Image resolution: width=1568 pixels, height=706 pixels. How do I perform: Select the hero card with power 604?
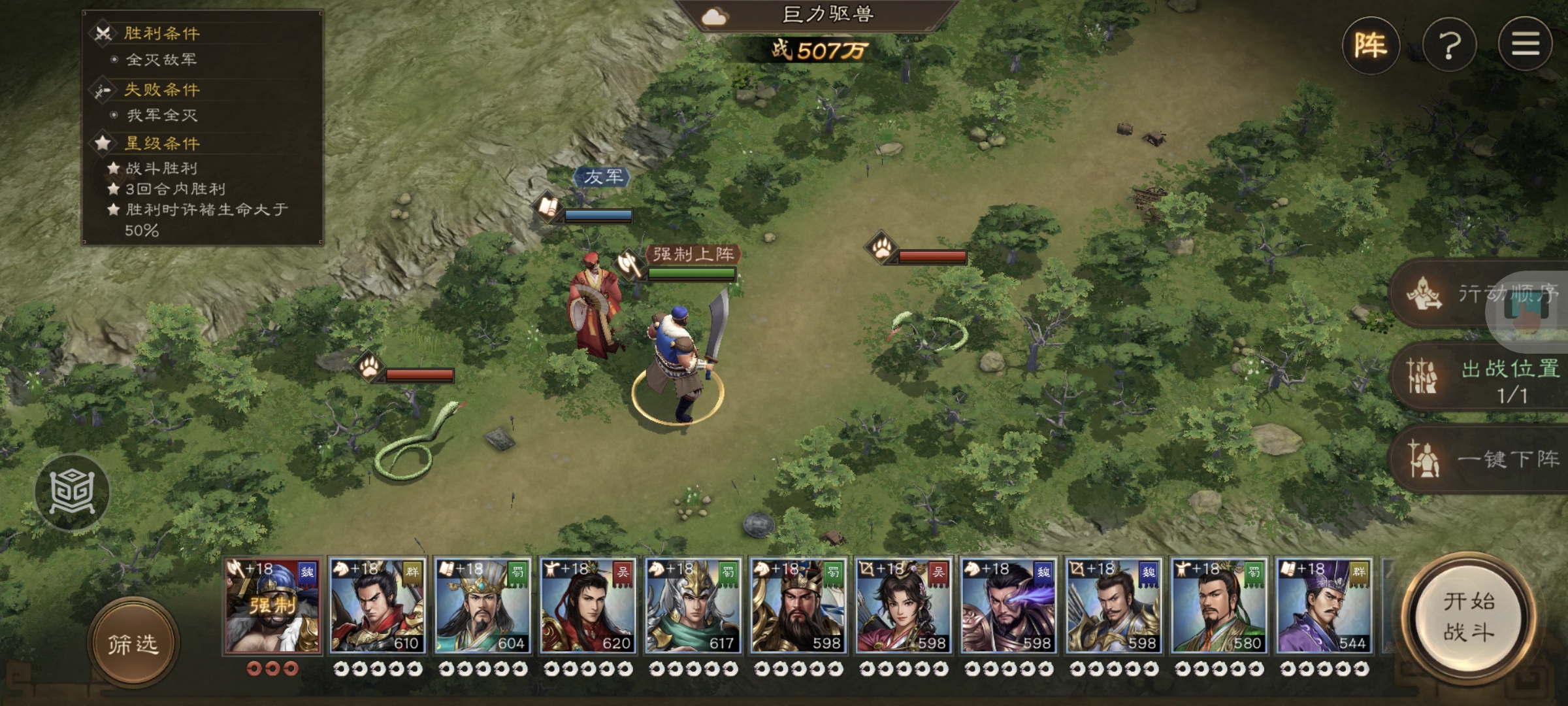[x=483, y=605]
